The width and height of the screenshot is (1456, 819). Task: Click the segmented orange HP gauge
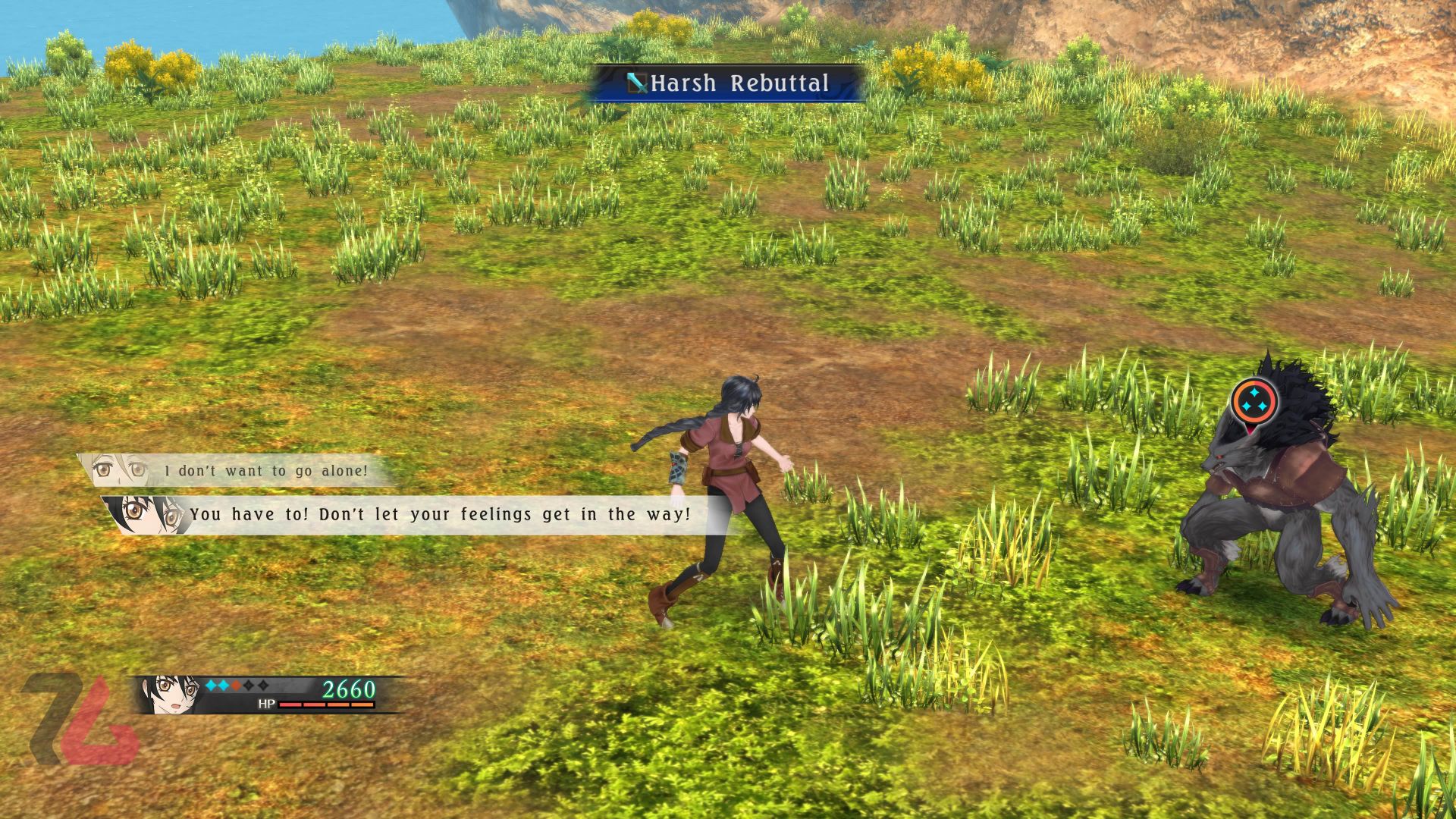tap(326, 704)
